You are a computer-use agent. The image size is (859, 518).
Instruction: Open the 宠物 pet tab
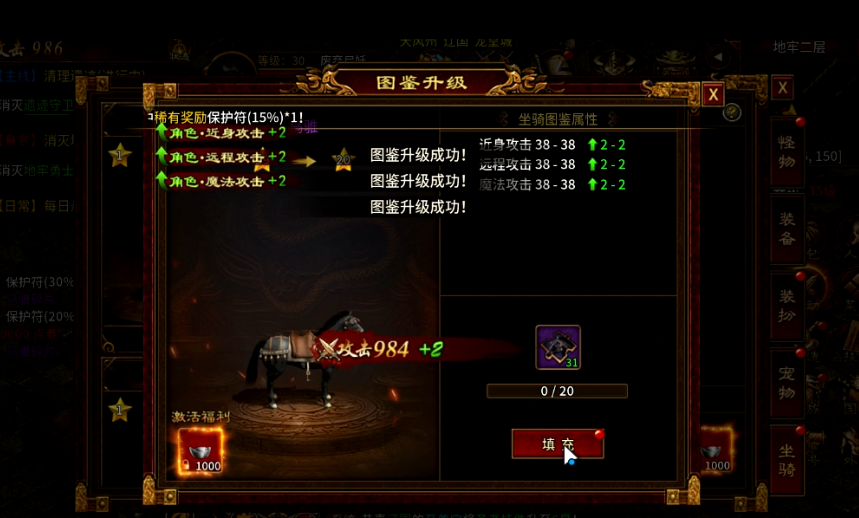(x=786, y=383)
